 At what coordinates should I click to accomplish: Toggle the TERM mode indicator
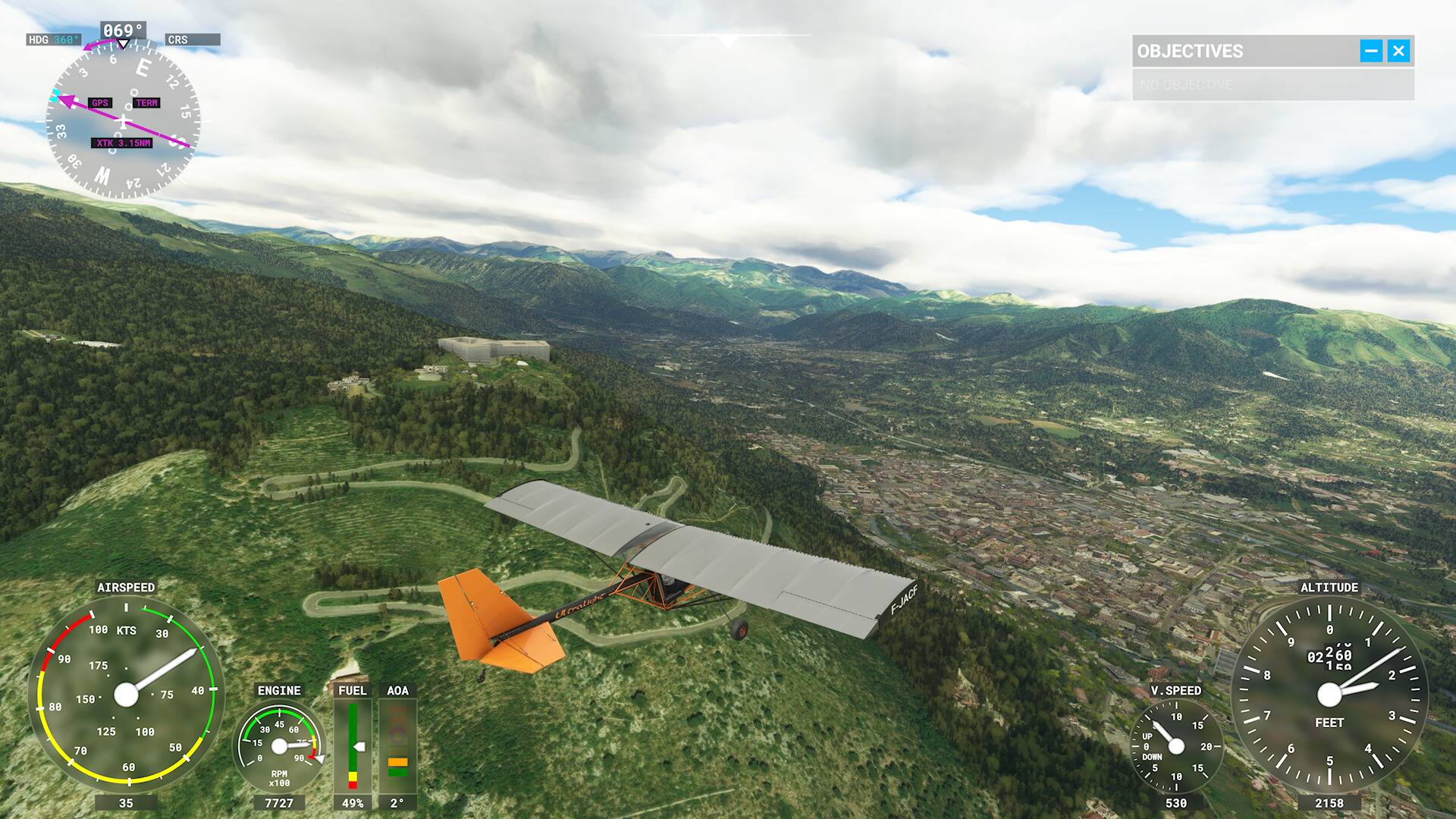[147, 102]
